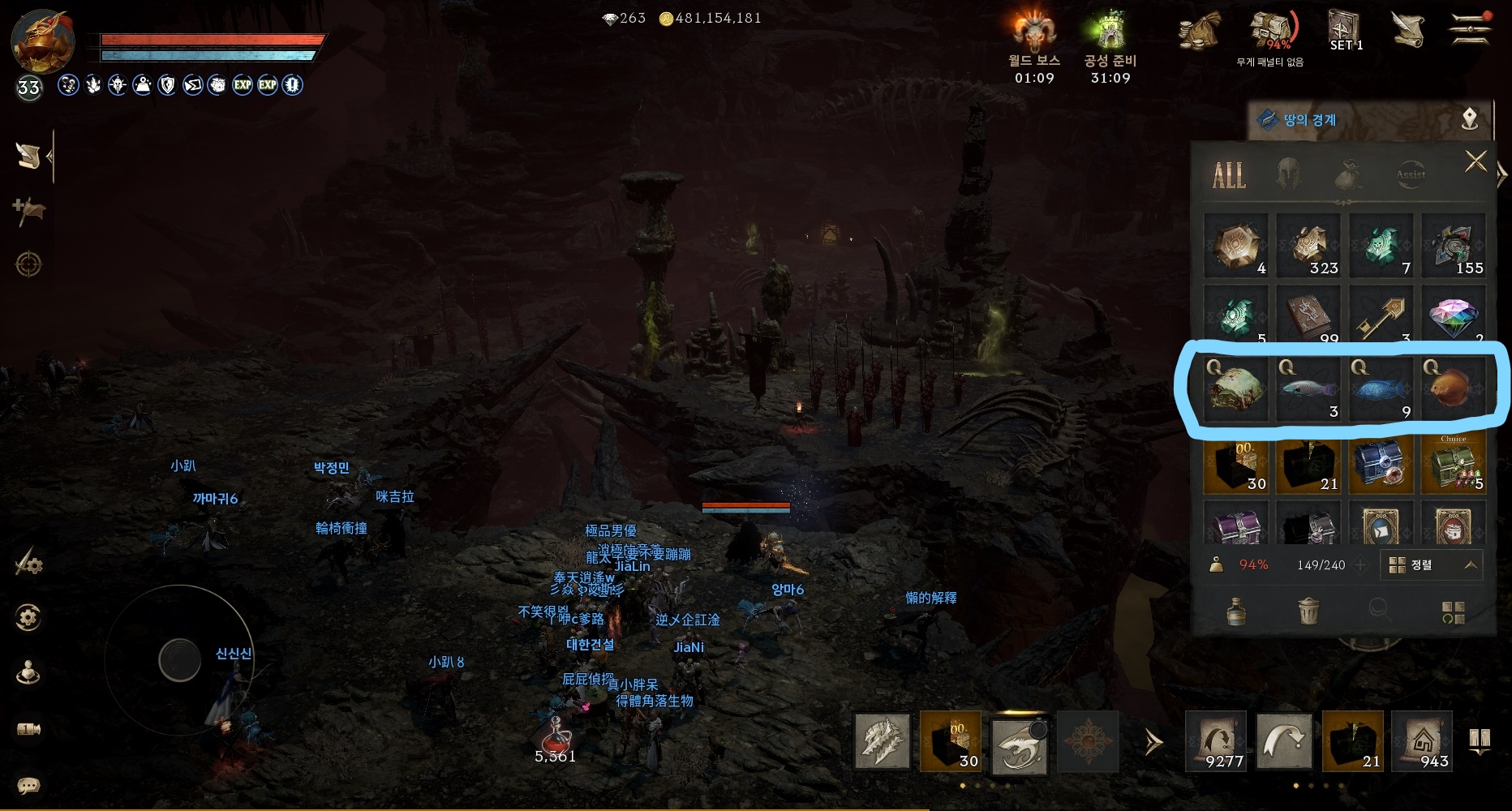Open the gear settings icon

[x=28, y=617]
